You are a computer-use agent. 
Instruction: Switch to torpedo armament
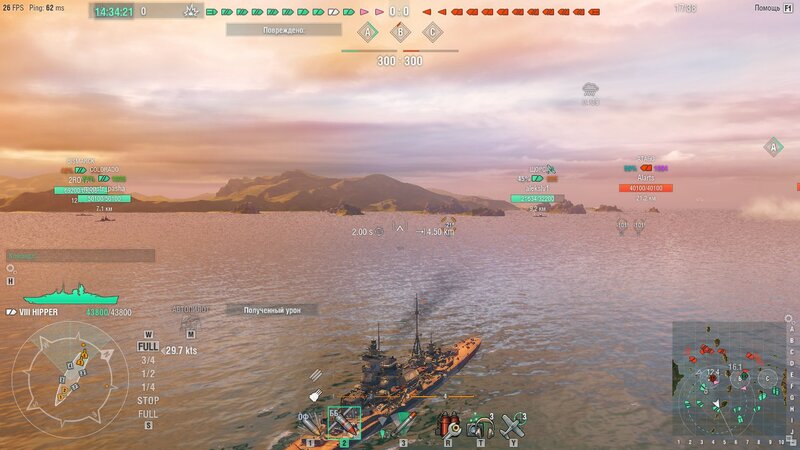[x=402, y=424]
